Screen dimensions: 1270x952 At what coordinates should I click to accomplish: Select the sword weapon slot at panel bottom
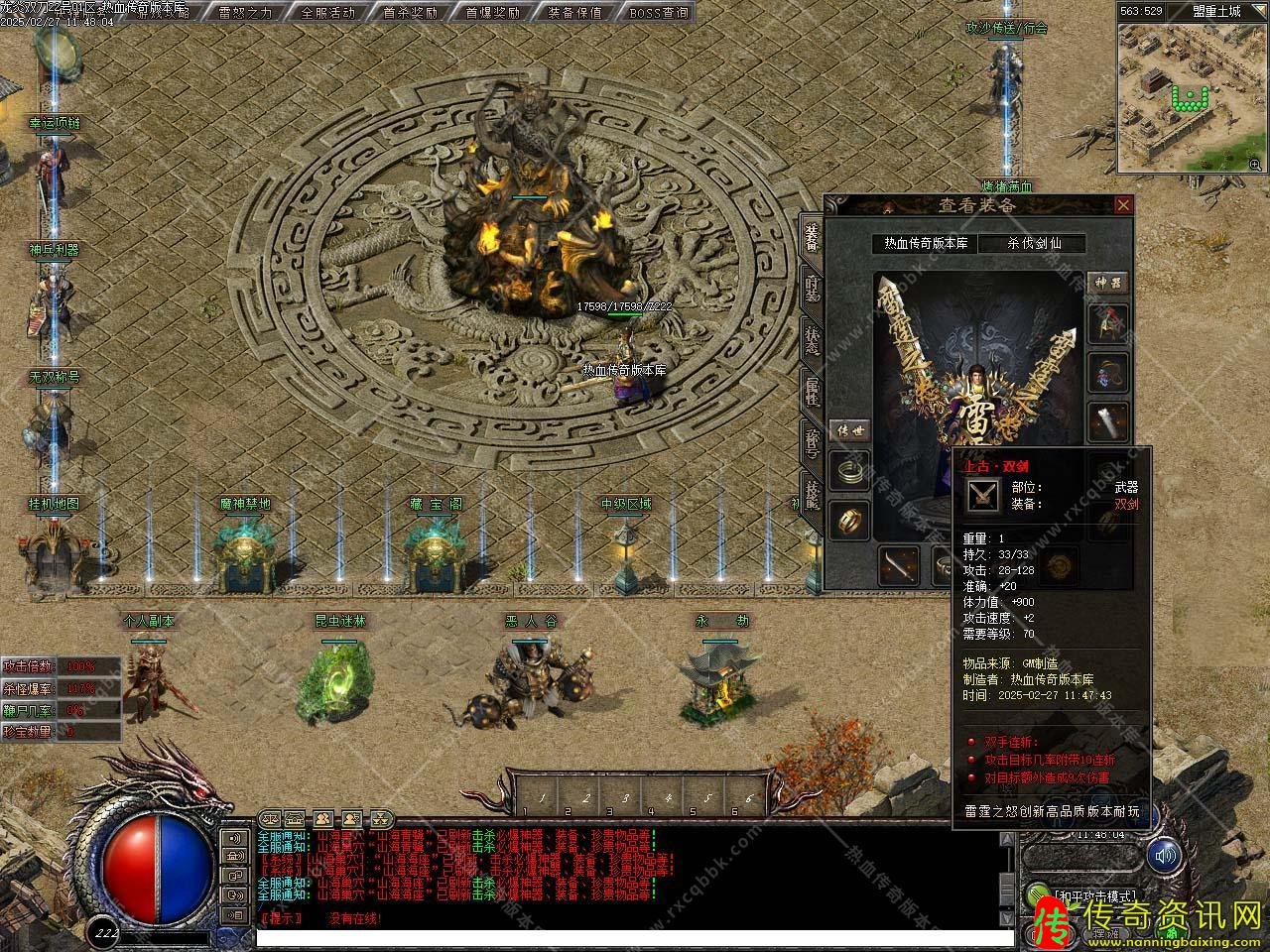[x=898, y=565]
